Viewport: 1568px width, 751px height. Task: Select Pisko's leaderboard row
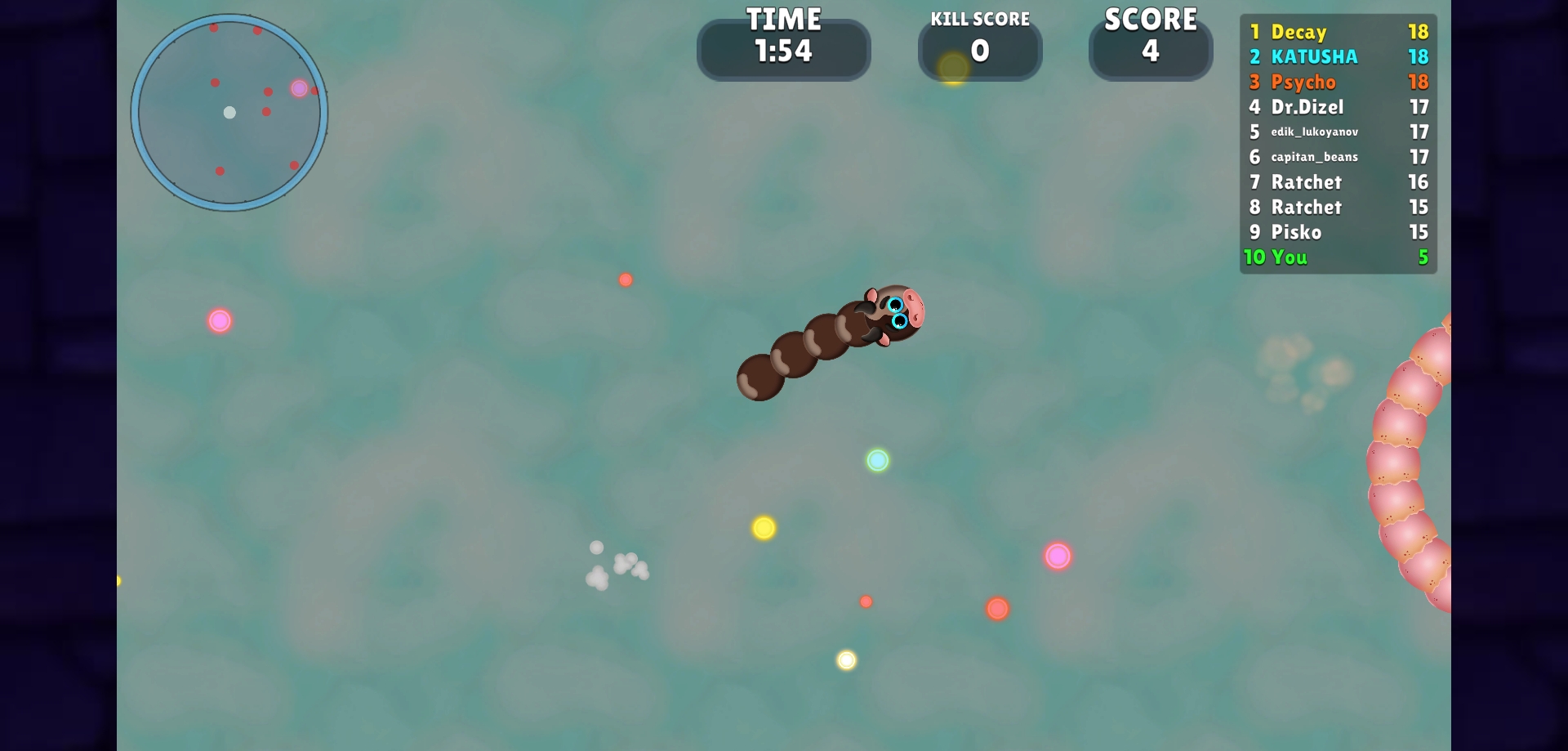click(x=1338, y=232)
